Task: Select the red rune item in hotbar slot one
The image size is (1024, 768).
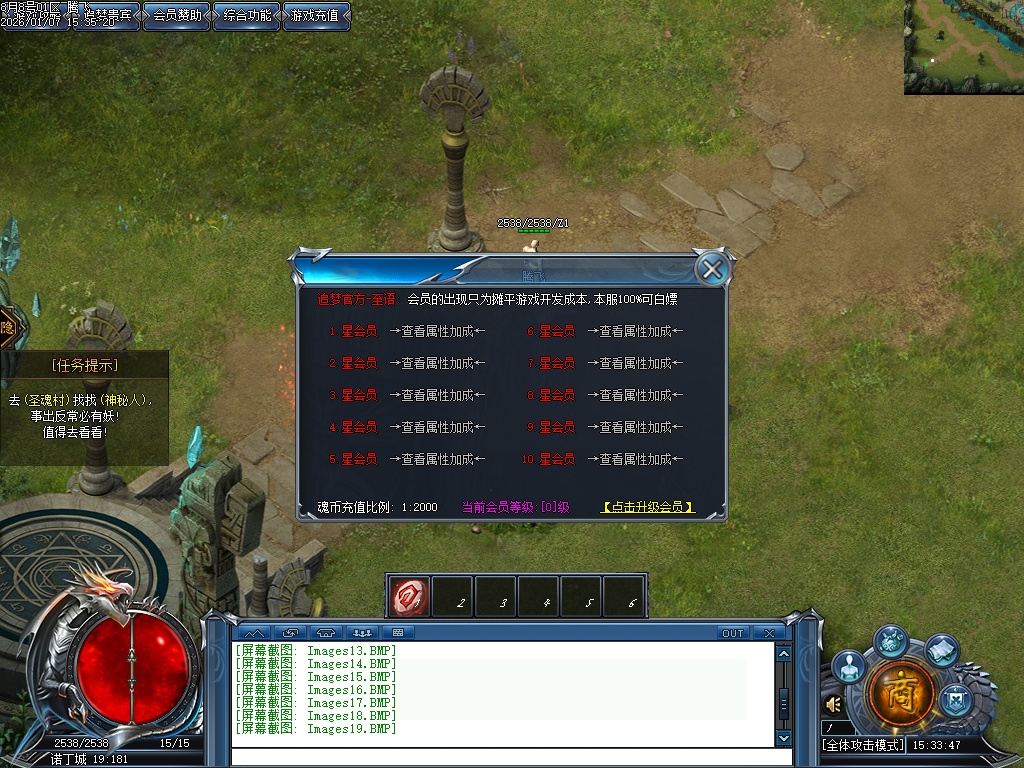Action: (x=409, y=596)
